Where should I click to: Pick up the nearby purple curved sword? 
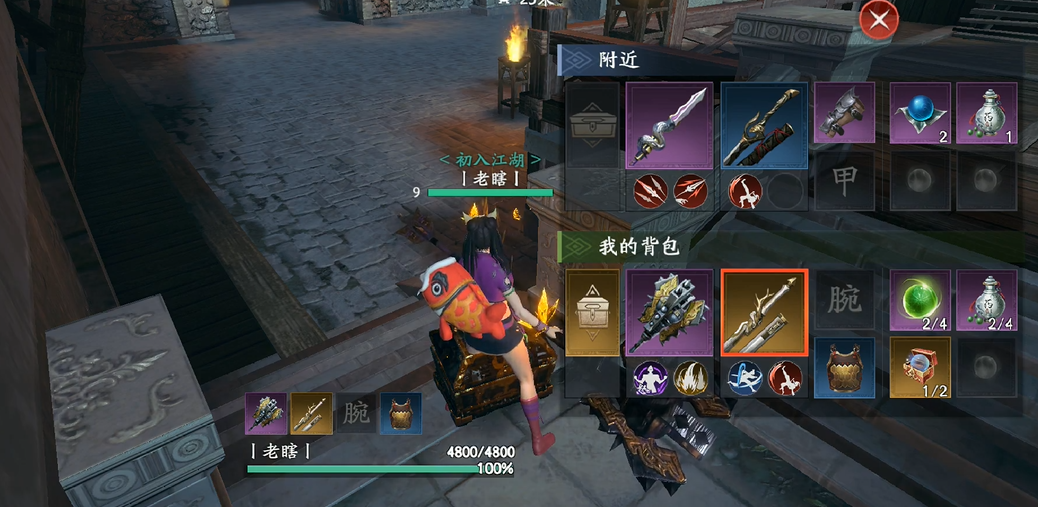pyautogui.click(x=669, y=125)
